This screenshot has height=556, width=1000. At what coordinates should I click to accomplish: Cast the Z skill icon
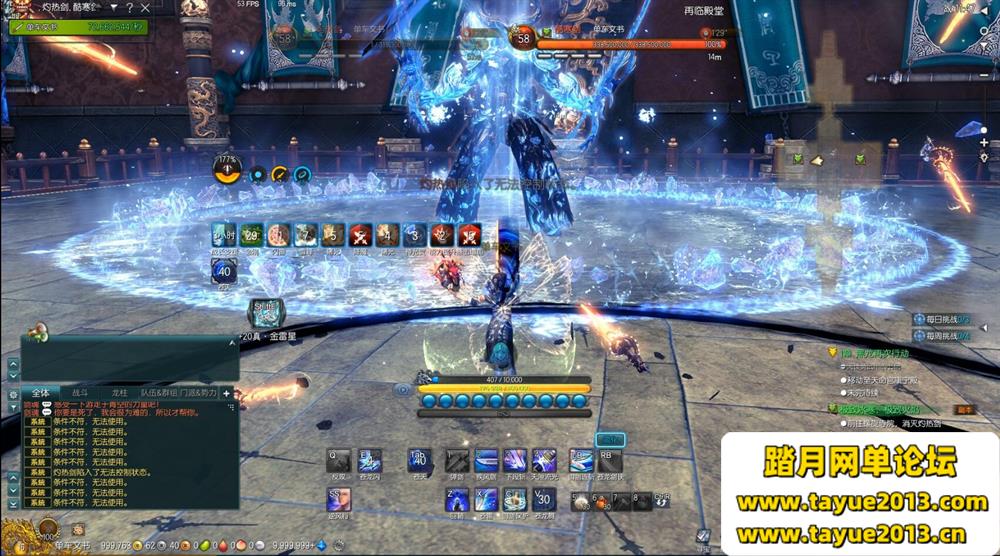(x=457, y=499)
